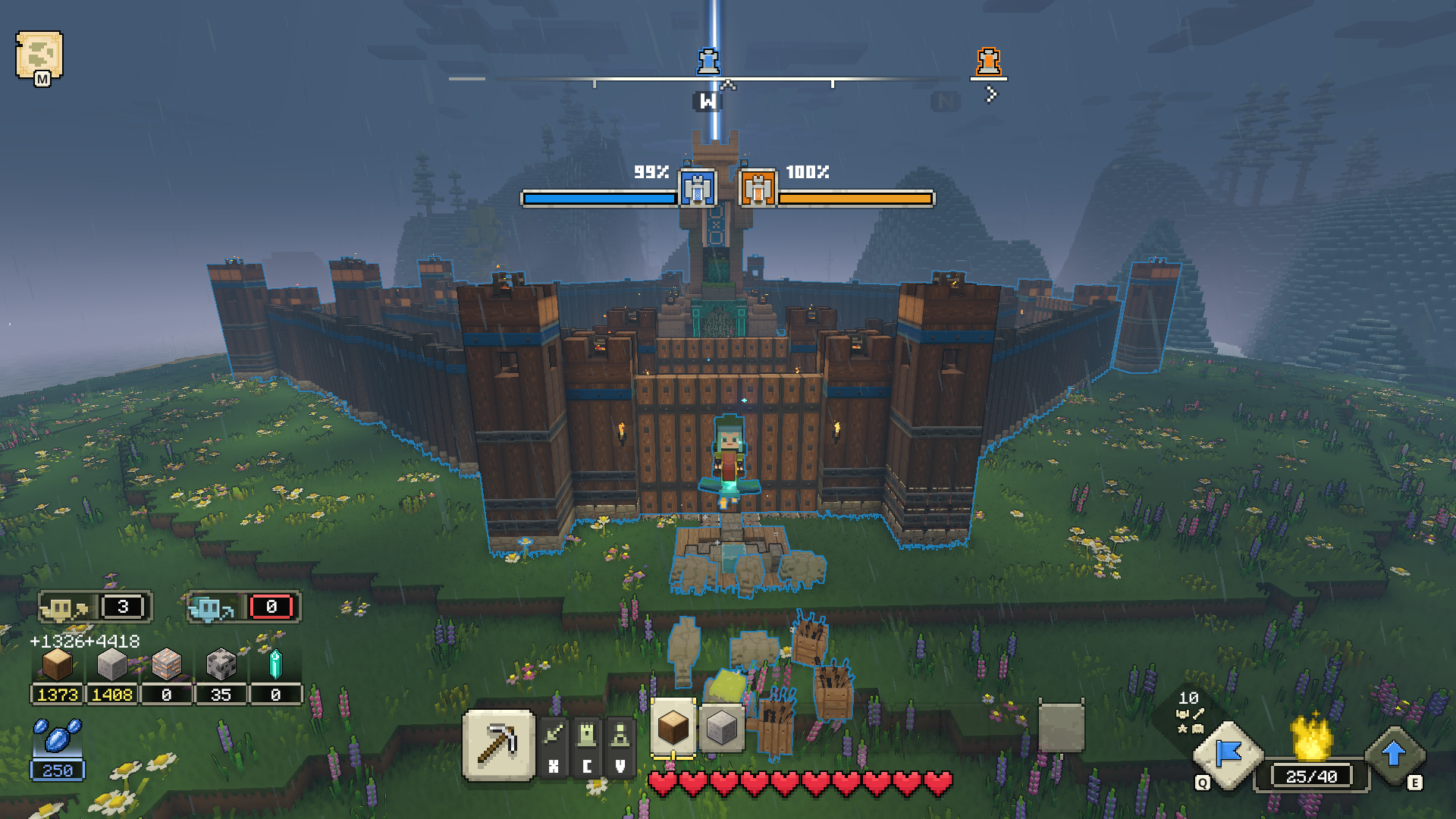Choose the pawn-shaped hotbar category

coord(620,735)
